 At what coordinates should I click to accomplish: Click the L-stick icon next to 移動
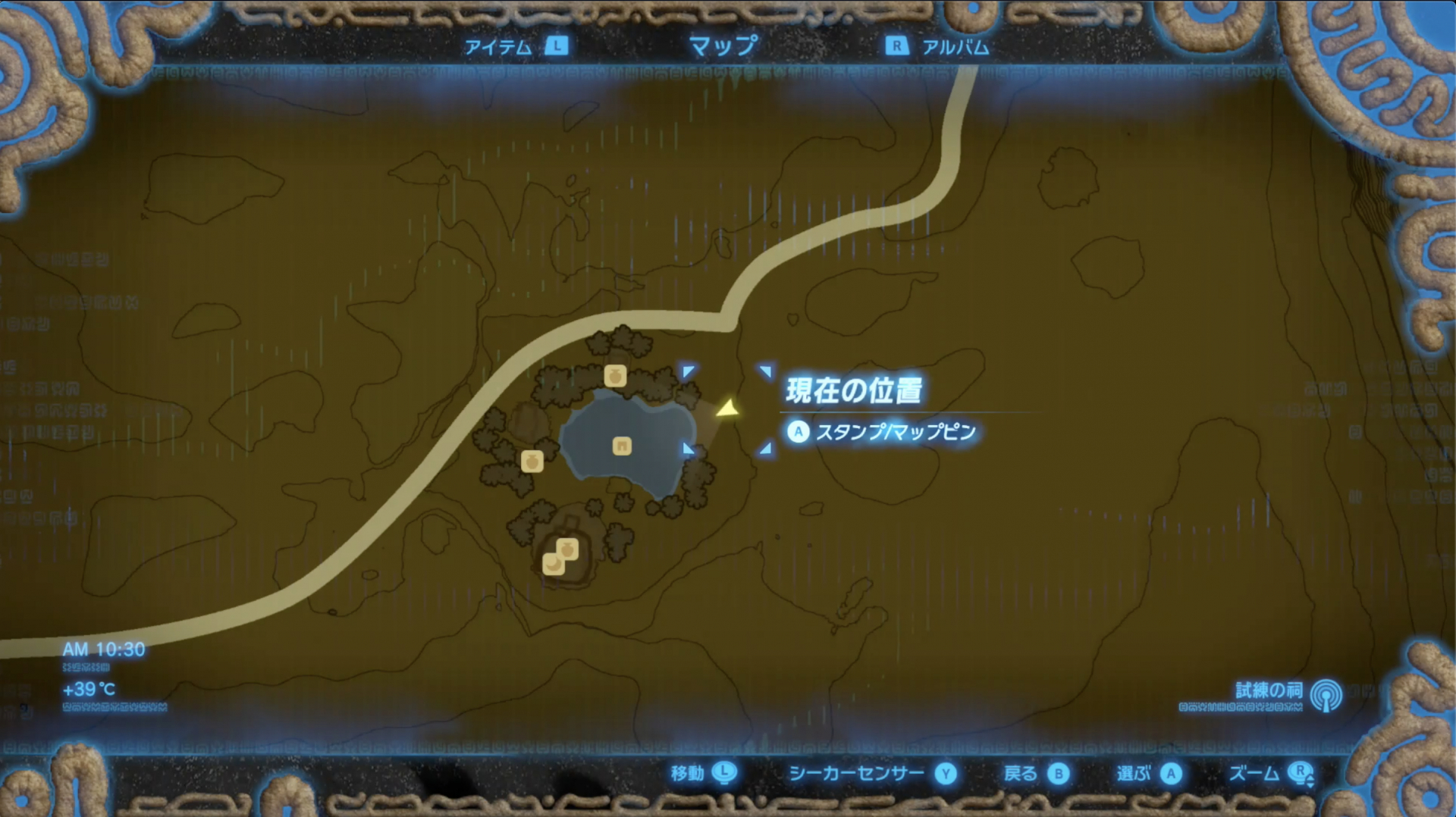725,775
